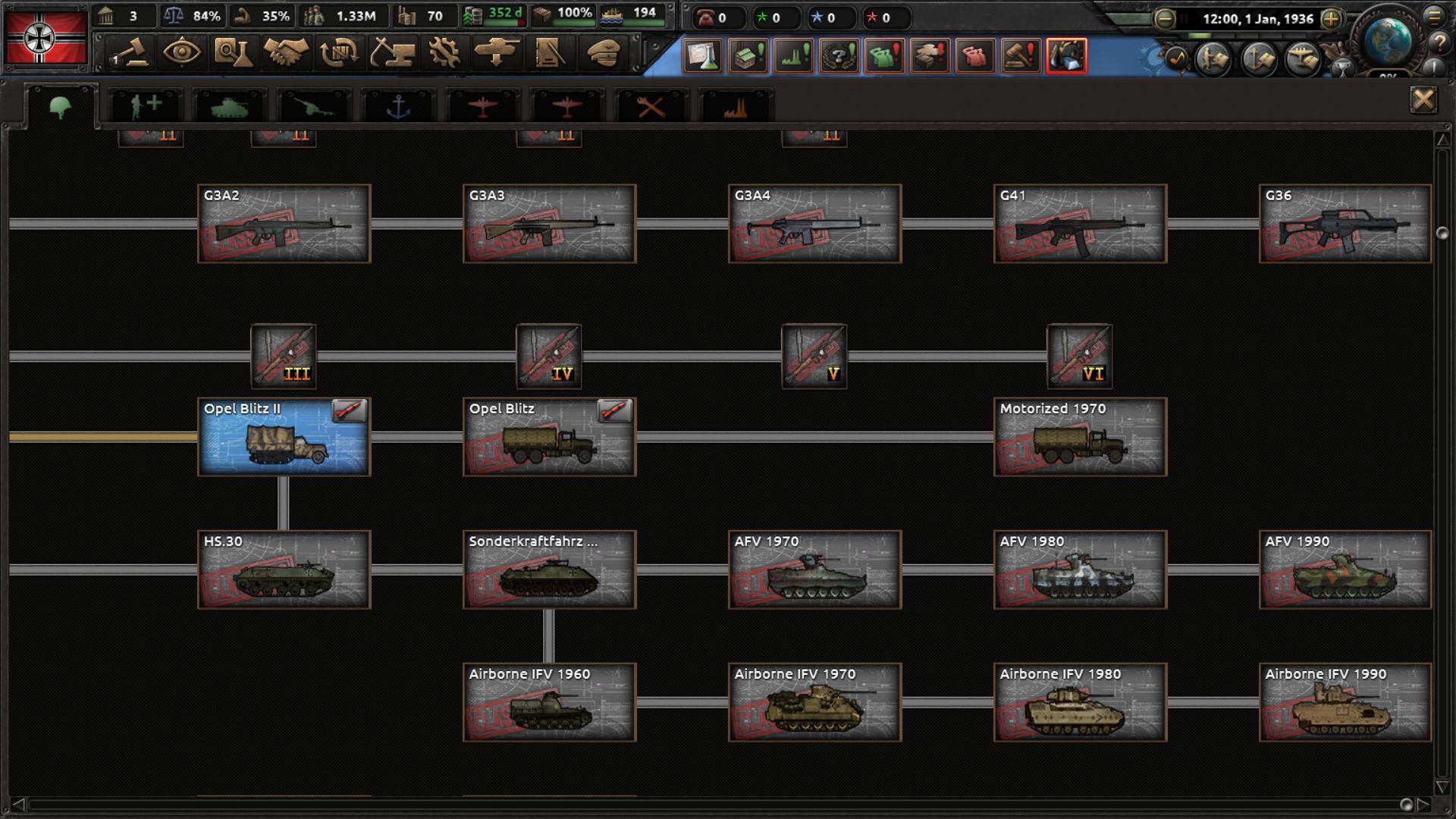
Task: Open the diplomacy view via the handshake icon
Action: click(x=288, y=53)
